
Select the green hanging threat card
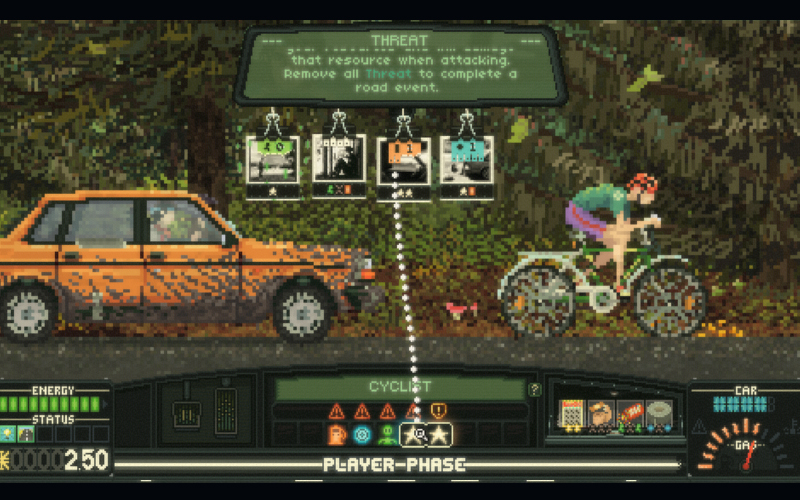pos(273,160)
